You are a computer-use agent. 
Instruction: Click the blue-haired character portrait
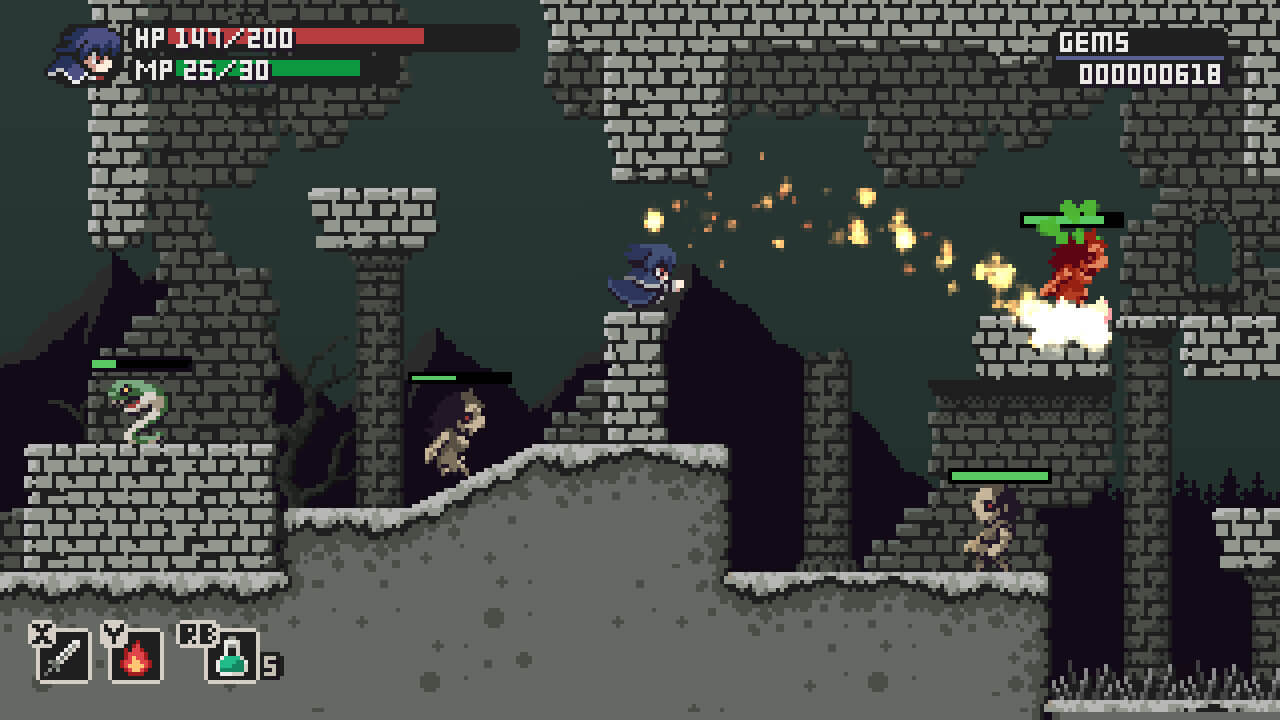tap(86, 54)
